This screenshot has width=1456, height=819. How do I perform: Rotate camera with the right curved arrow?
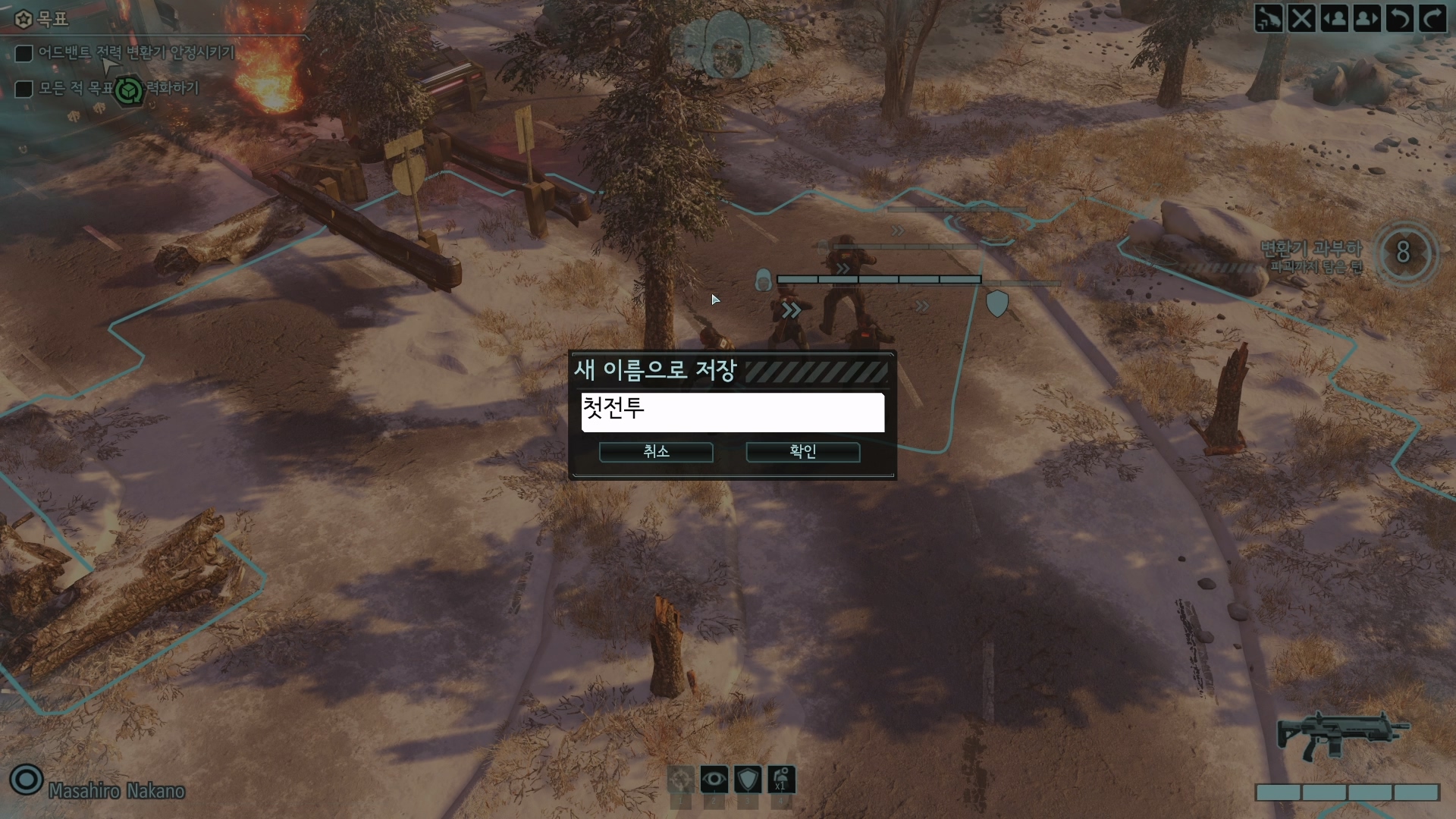1432,18
